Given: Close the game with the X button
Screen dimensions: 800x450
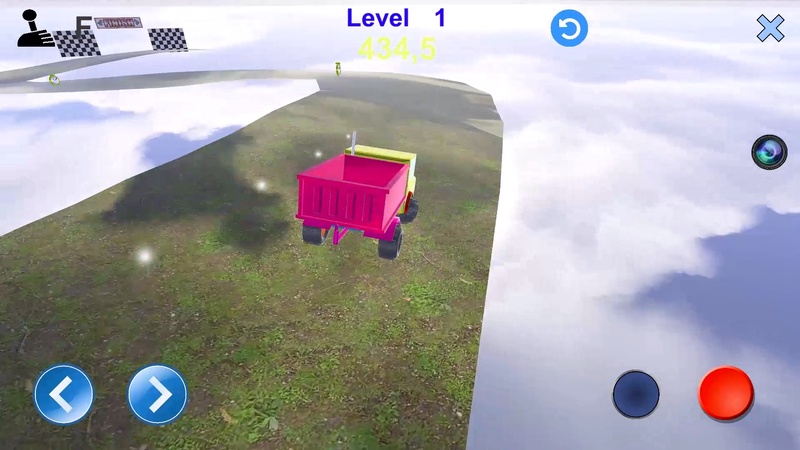Looking at the screenshot, I should coord(770,29).
